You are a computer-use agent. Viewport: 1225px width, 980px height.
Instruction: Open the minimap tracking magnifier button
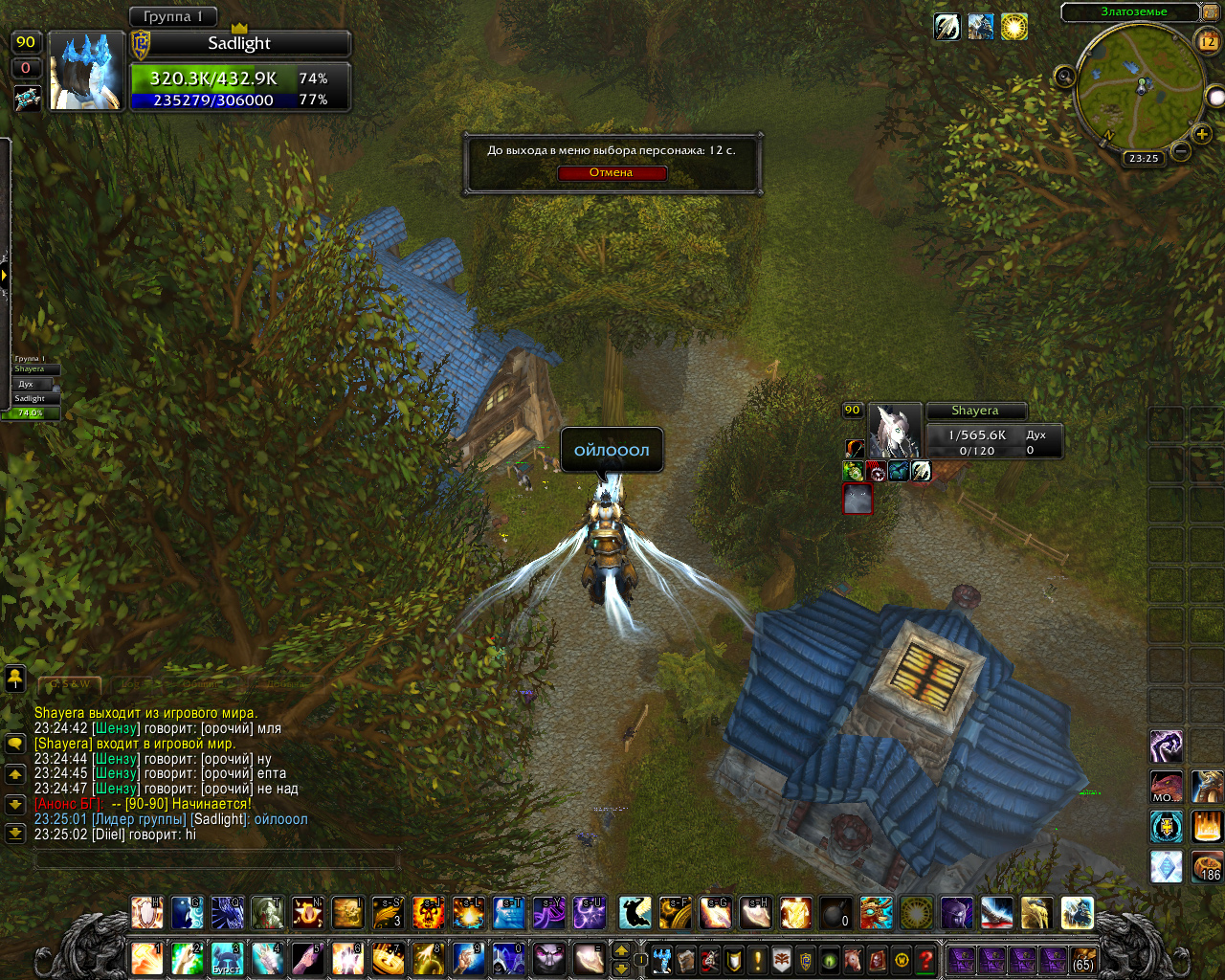click(1064, 77)
